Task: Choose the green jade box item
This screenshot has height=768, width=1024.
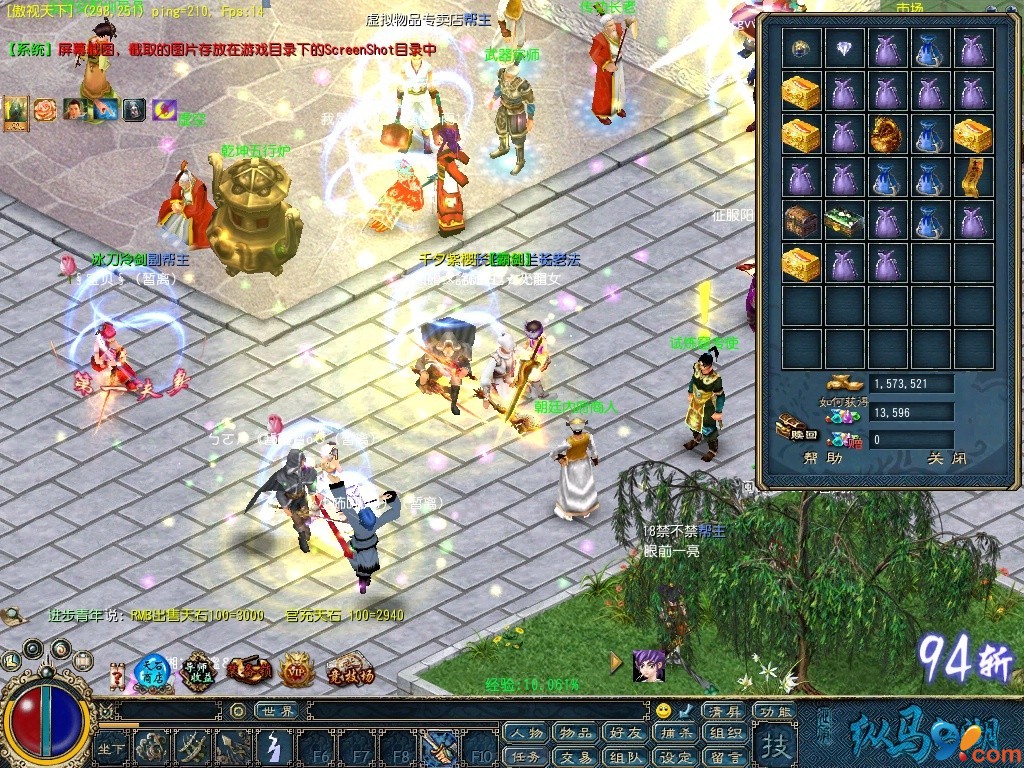Action: (845, 220)
